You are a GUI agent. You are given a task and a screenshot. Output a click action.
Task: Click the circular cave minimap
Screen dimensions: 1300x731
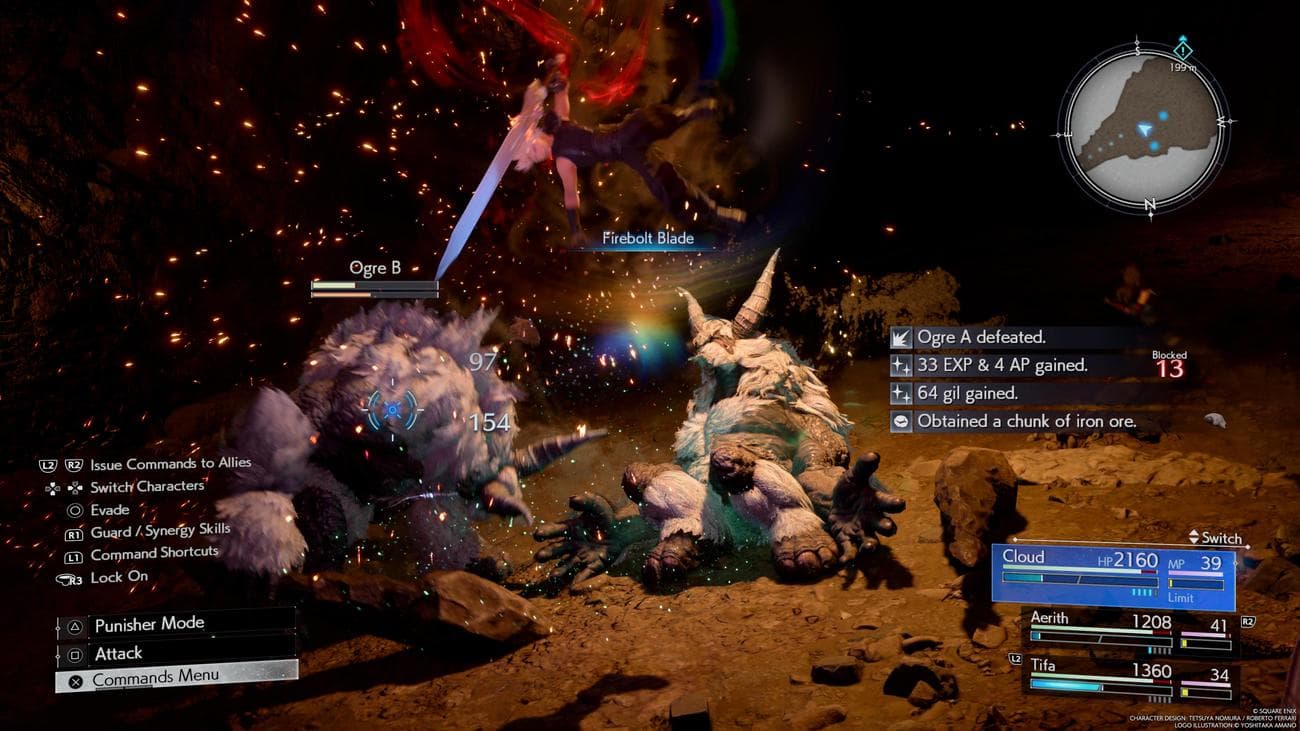click(1142, 125)
